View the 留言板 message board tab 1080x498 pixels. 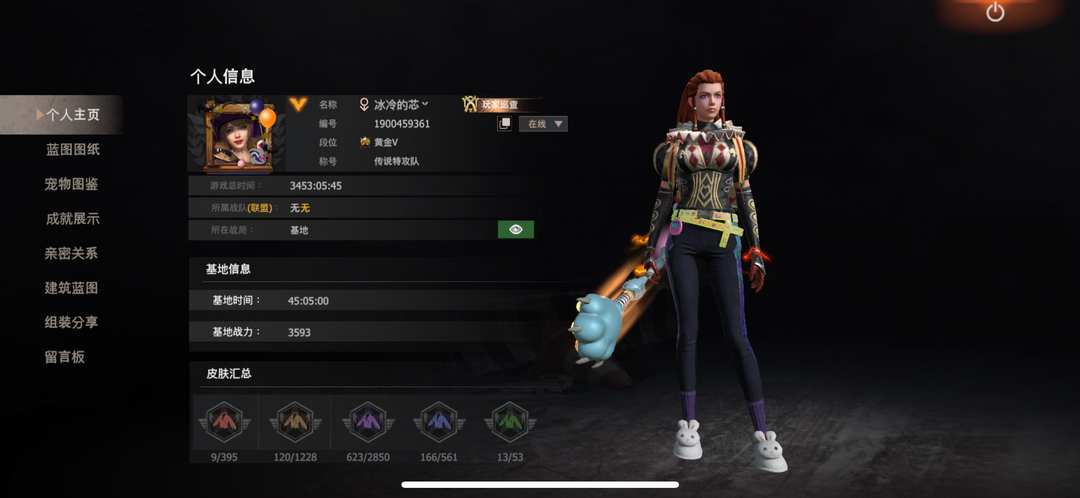tap(65, 357)
